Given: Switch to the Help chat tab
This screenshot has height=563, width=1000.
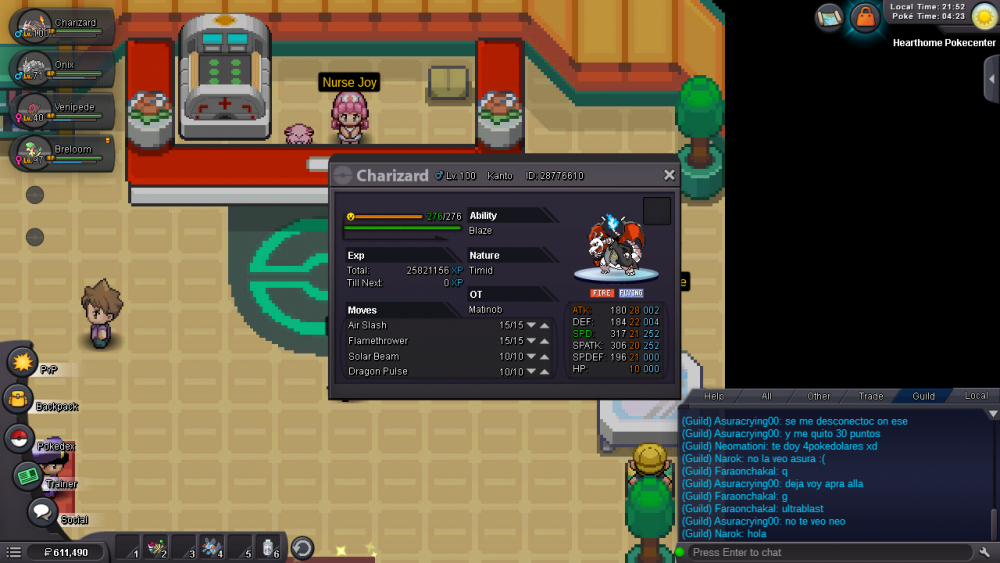Looking at the screenshot, I should tap(714, 396).
